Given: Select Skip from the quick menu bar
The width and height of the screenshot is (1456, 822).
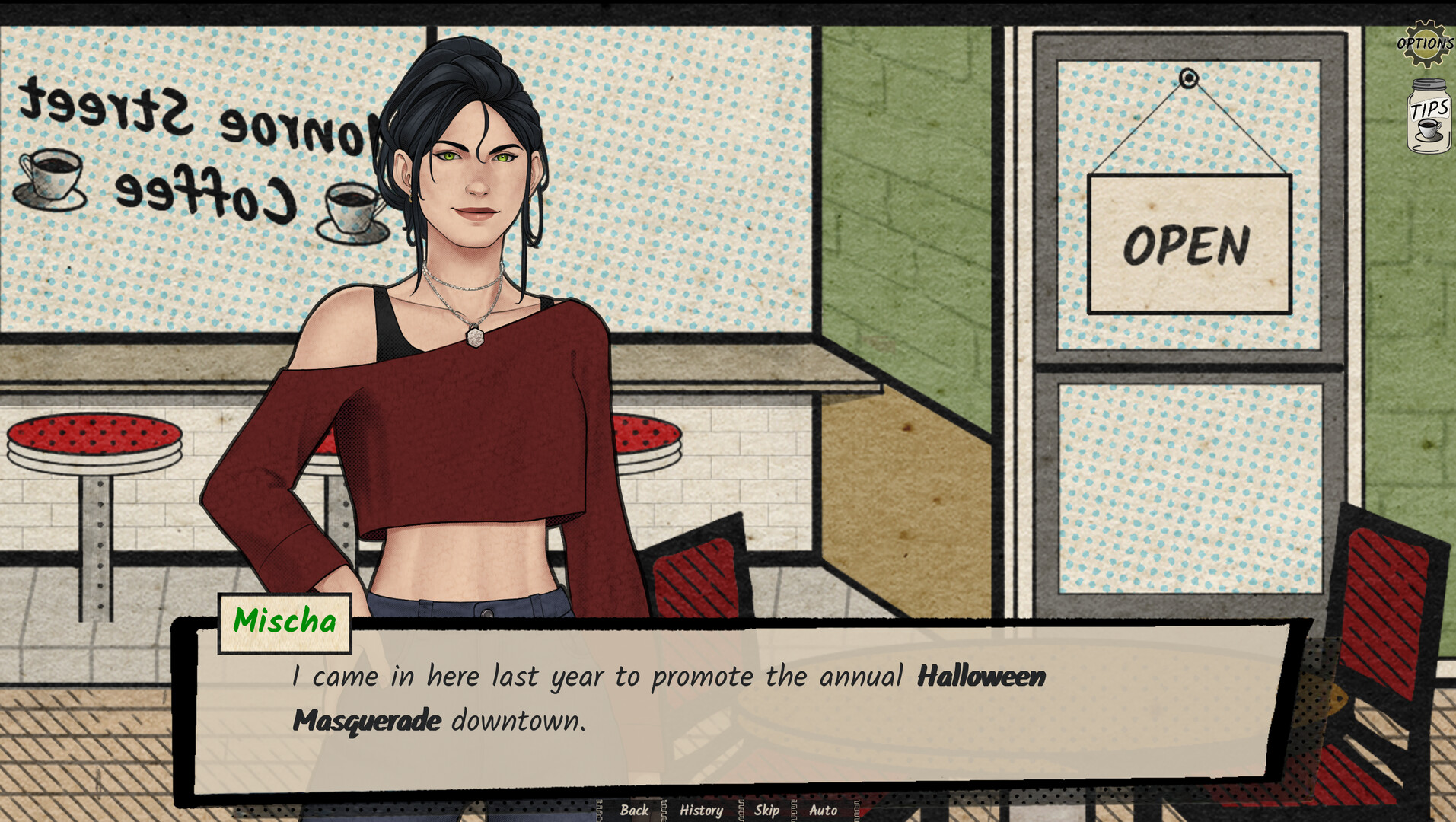Looking at the screenshot, I should tap(766, 811).
